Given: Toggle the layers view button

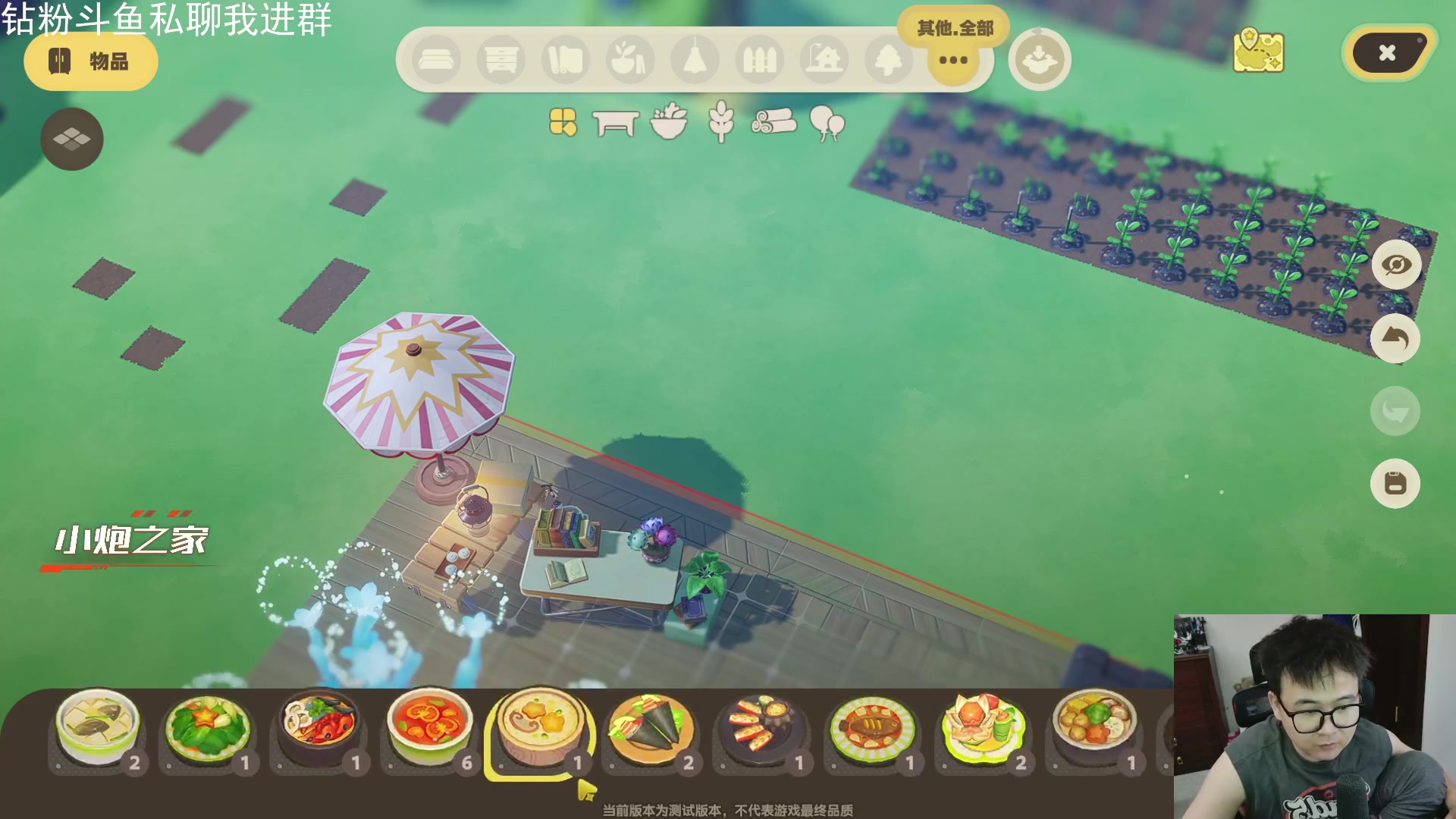Looking at the screenshot, I should pos(72,139).
